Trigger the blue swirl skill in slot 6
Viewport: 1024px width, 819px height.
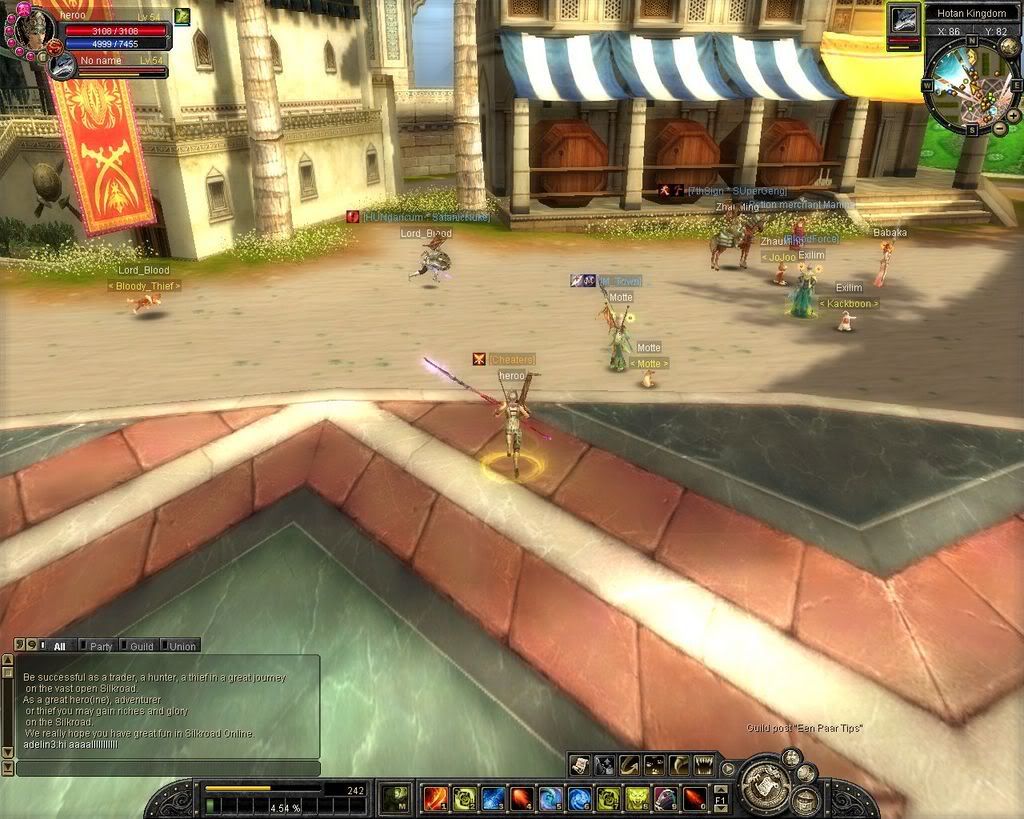click(x=579, y=798)
